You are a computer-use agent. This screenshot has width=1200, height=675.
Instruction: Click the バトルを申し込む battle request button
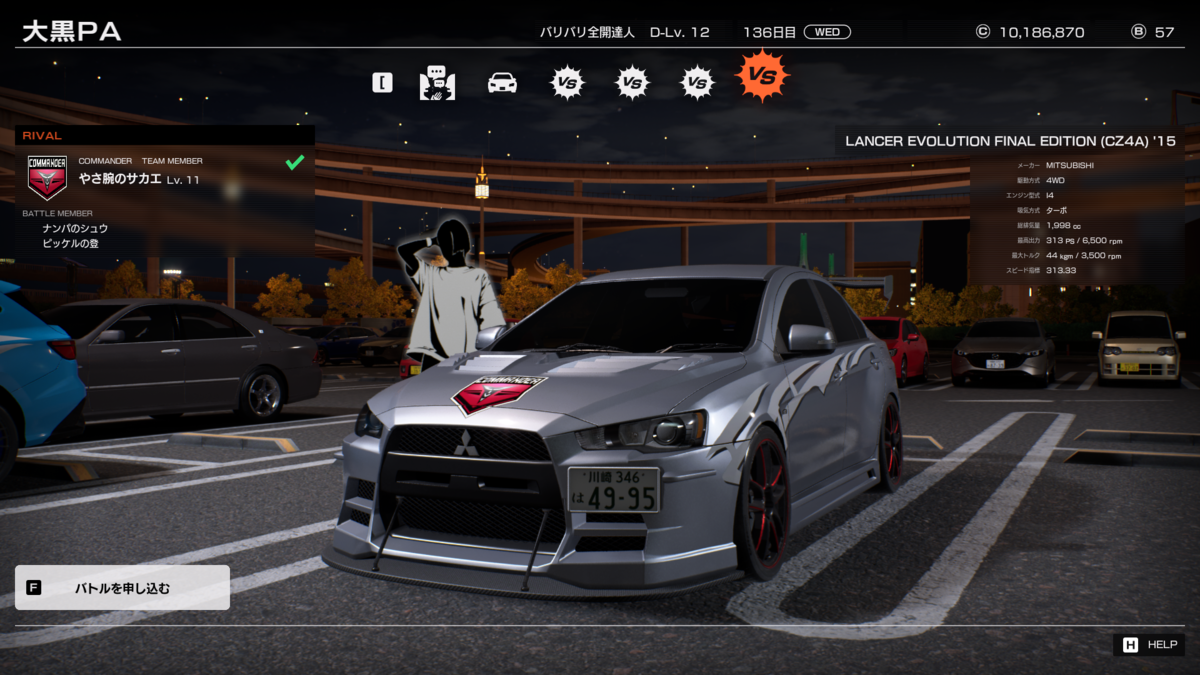[122, 588]
